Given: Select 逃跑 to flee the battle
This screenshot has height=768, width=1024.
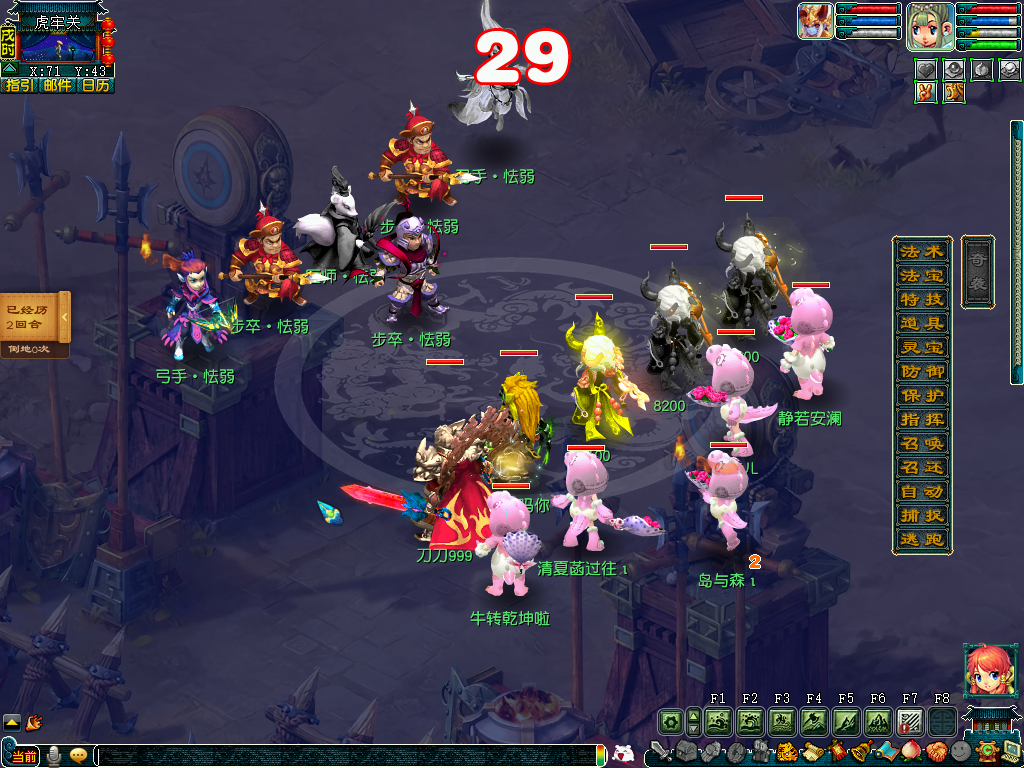Looking at the screenshot, I should point(921,539).
